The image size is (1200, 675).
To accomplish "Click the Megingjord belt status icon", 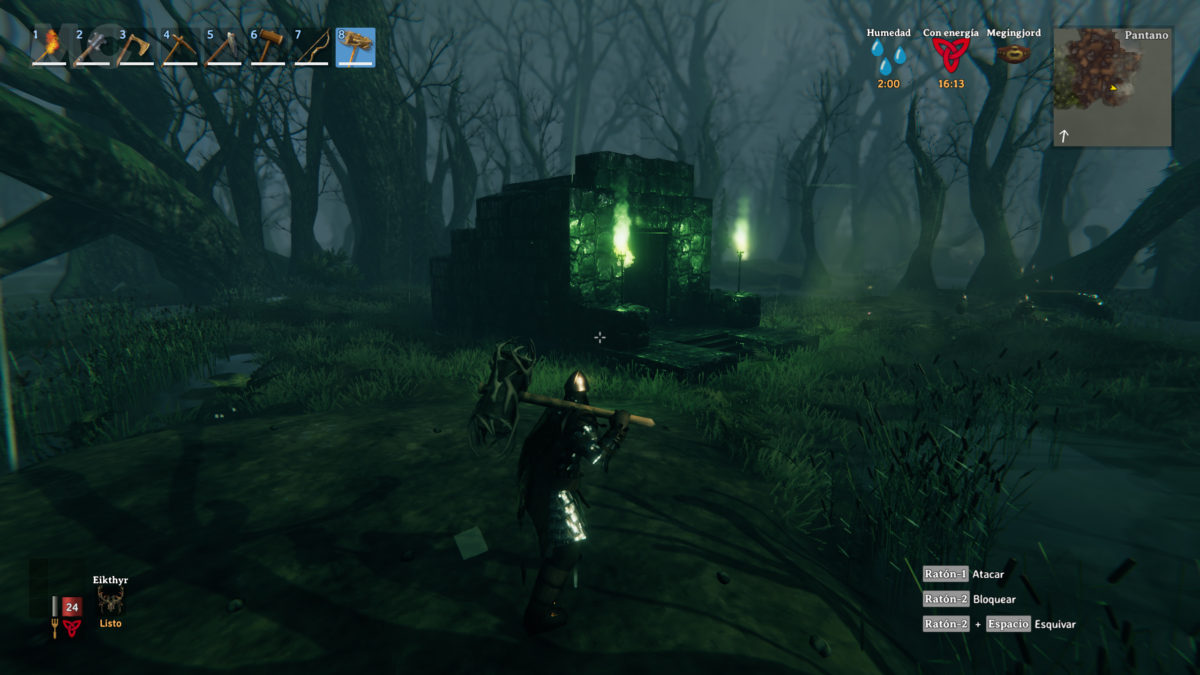I will 1014,54.
